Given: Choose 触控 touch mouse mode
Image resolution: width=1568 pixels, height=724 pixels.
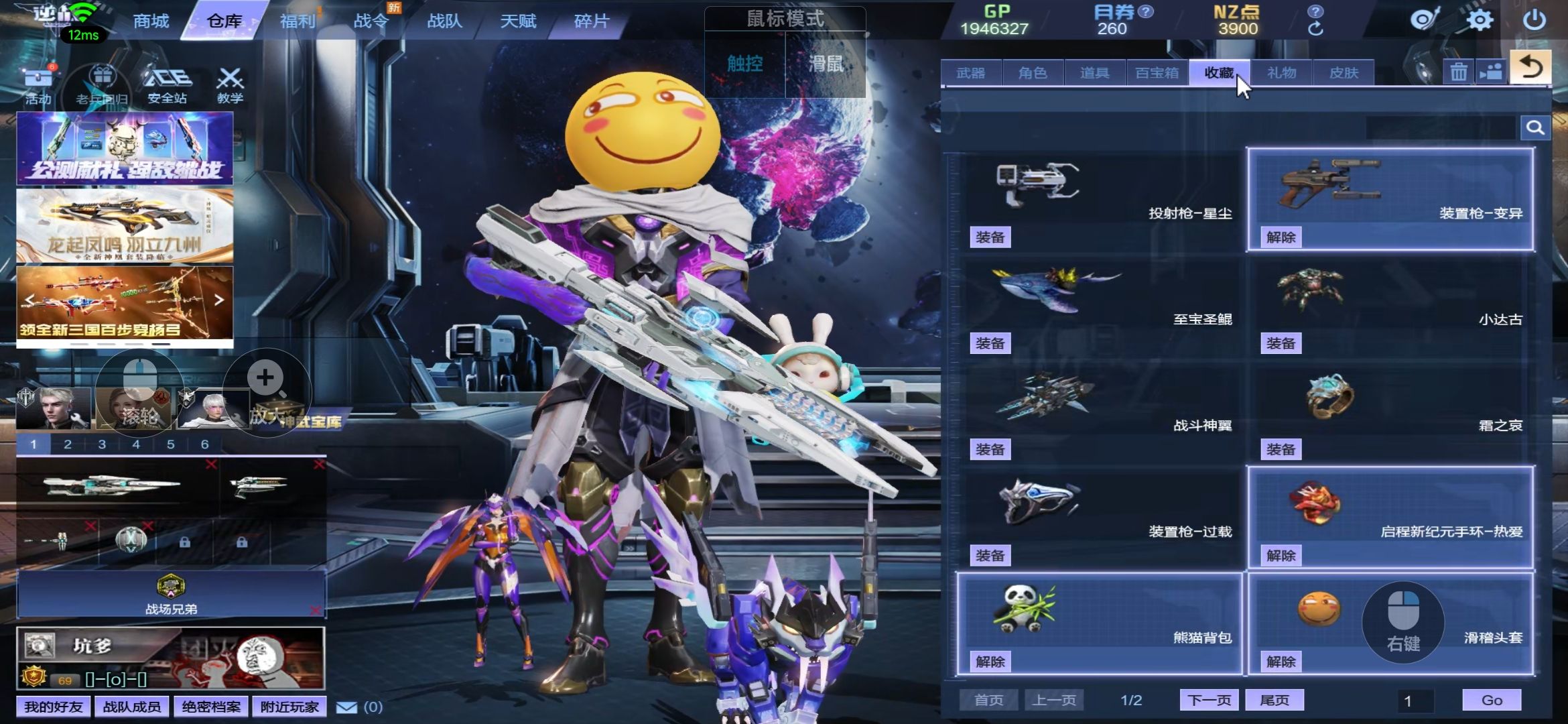Looking at the screenshot, I should (x=744, y=64).
